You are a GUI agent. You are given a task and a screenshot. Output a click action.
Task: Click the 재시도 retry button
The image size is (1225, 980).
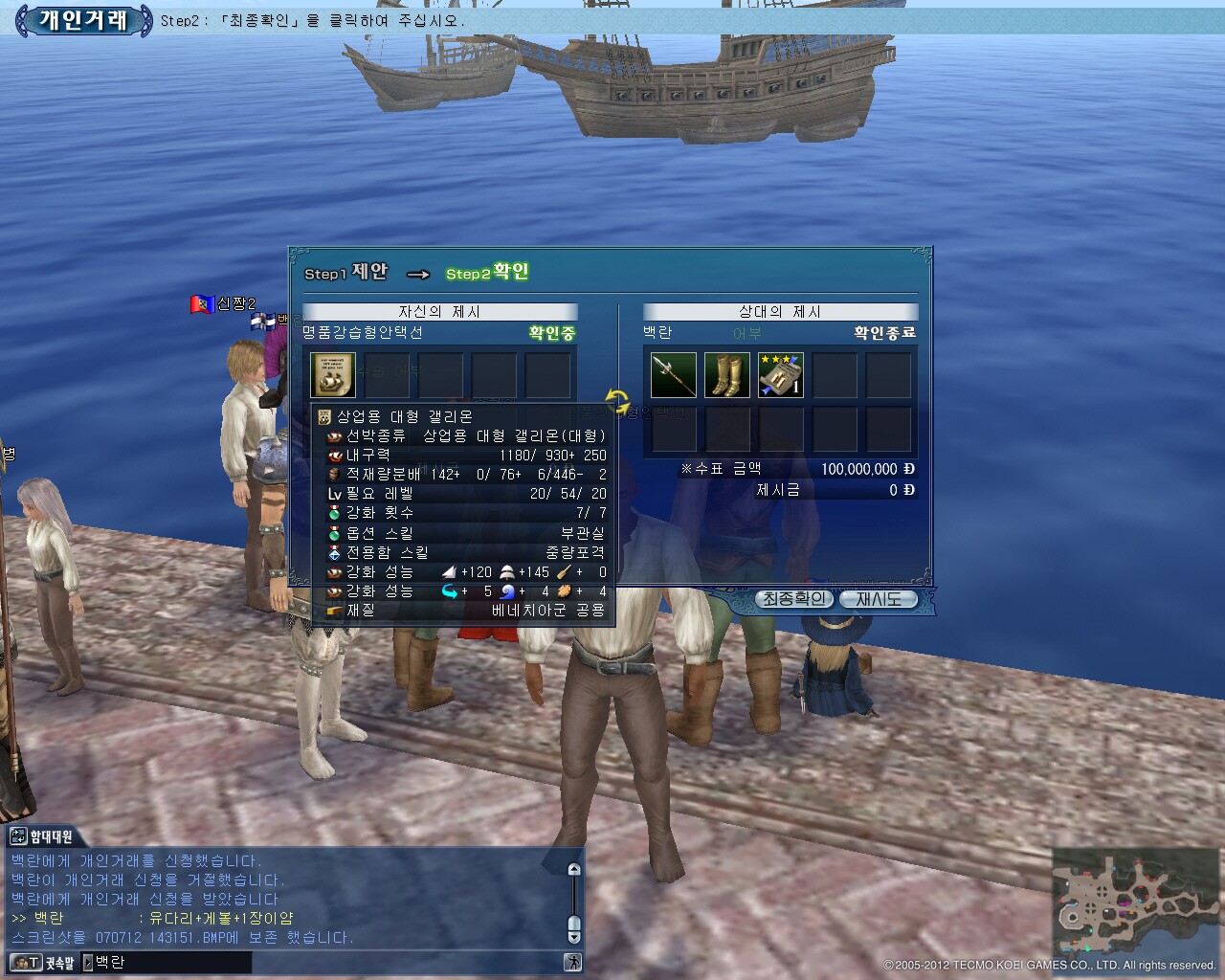(x=878, y=599)
